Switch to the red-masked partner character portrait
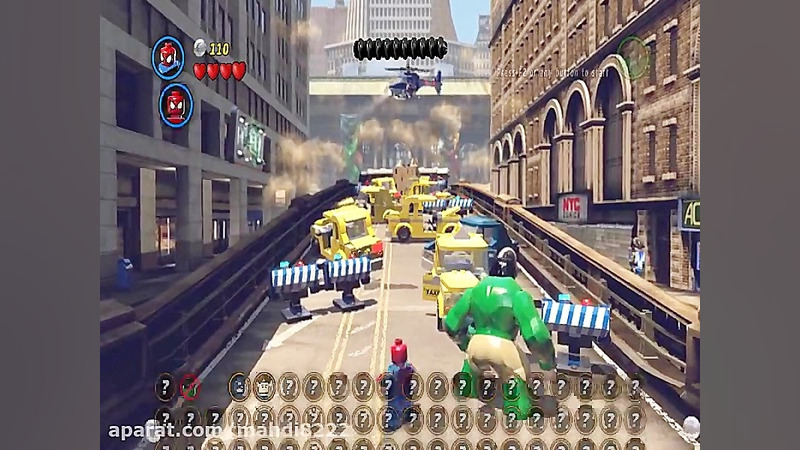The height and width of the screenshot is (450, 800). 175,104
